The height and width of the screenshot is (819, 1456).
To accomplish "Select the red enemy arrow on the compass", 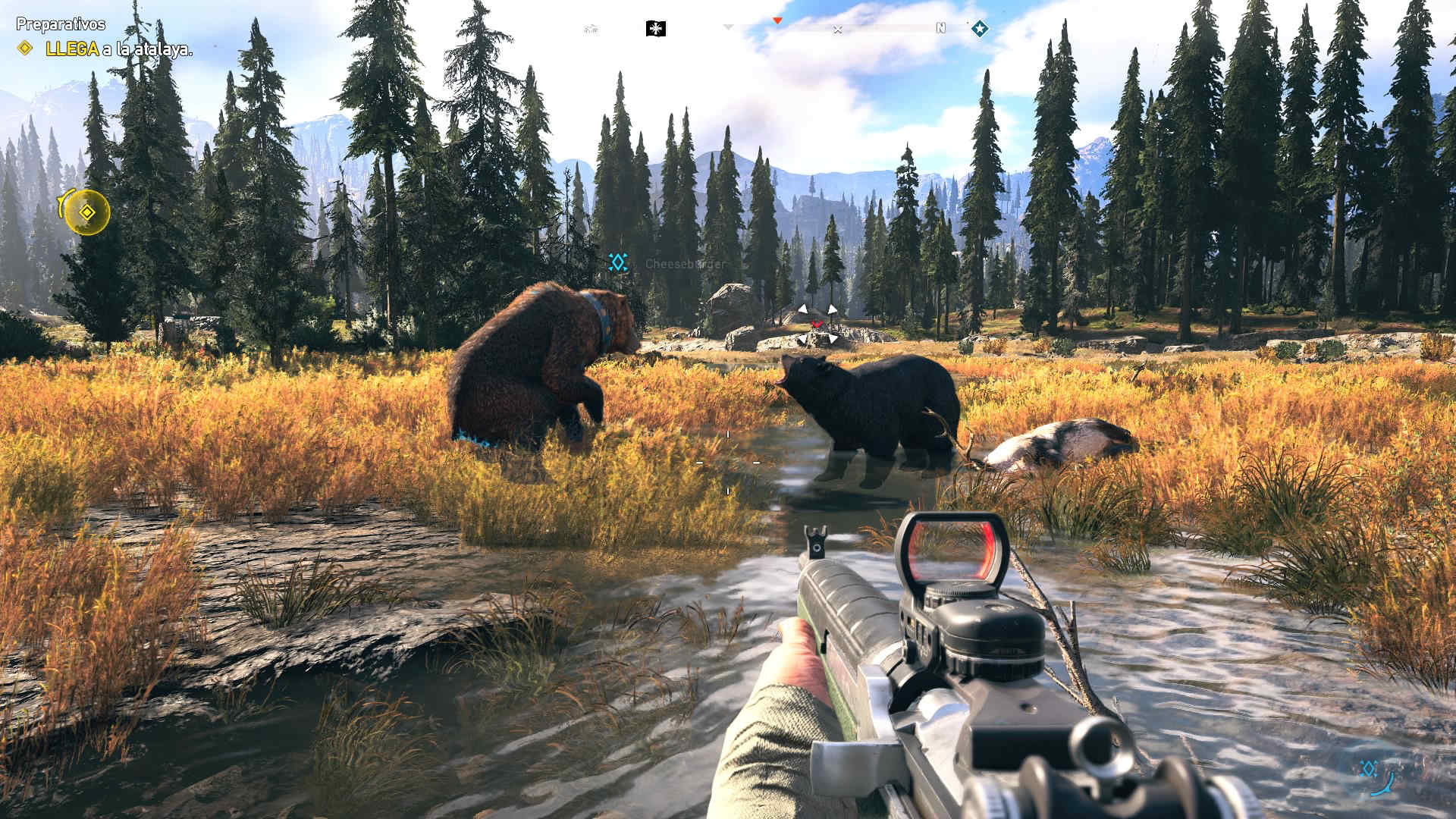I will (777, 20).
